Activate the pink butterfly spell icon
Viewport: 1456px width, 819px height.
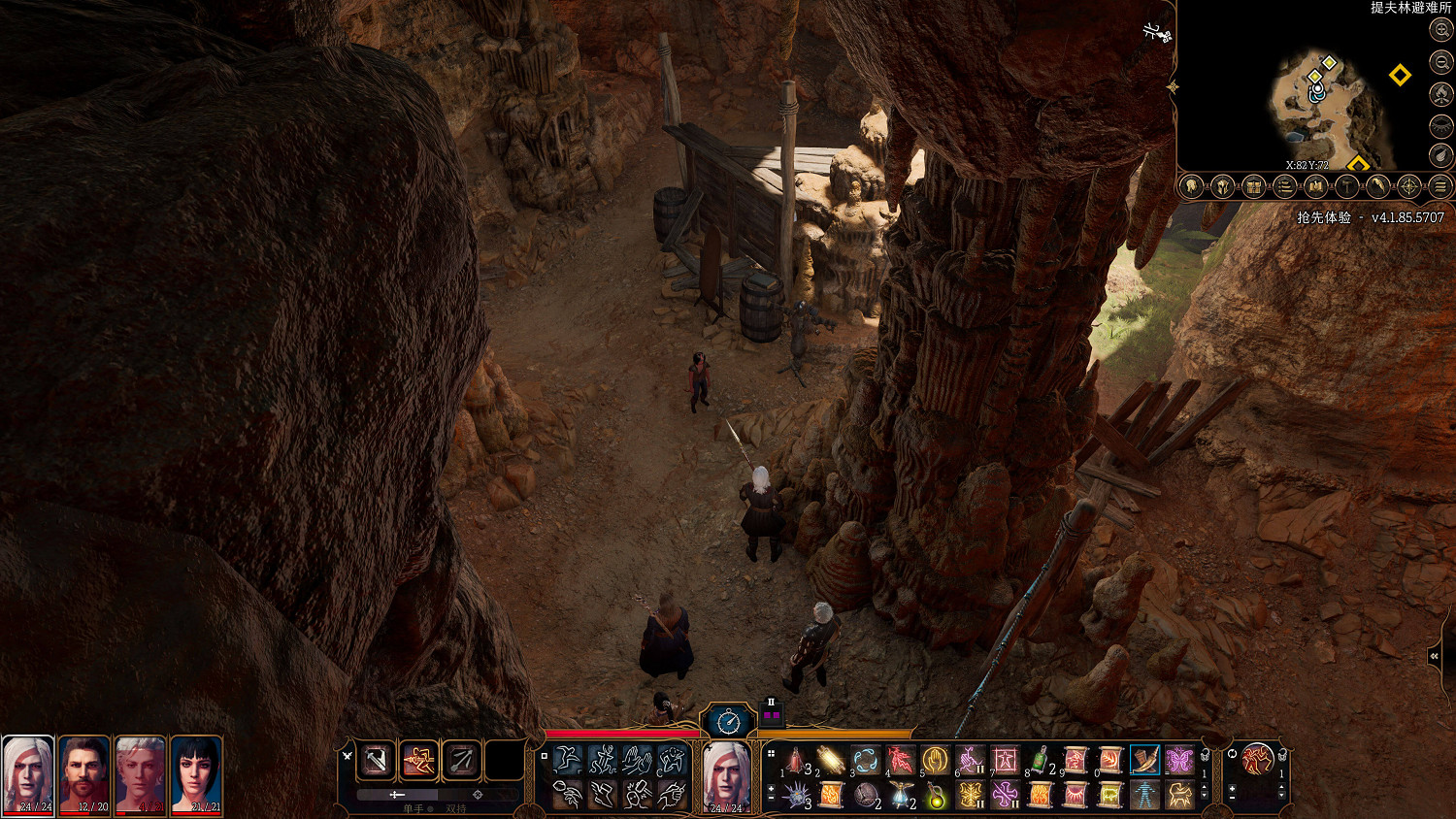tap(1179, 760)
